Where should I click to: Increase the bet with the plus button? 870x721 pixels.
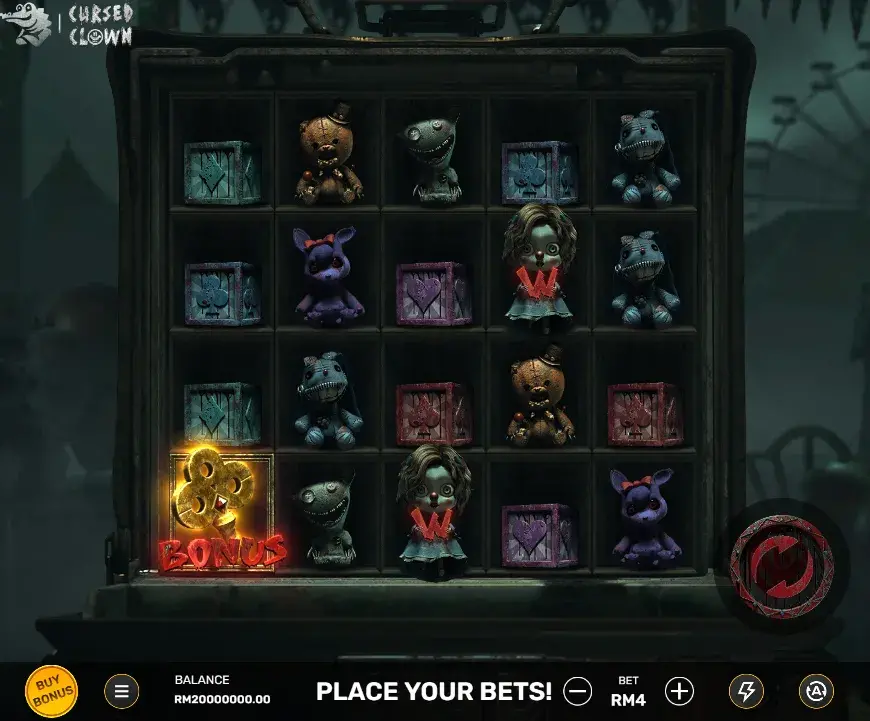tap(679, 691)
